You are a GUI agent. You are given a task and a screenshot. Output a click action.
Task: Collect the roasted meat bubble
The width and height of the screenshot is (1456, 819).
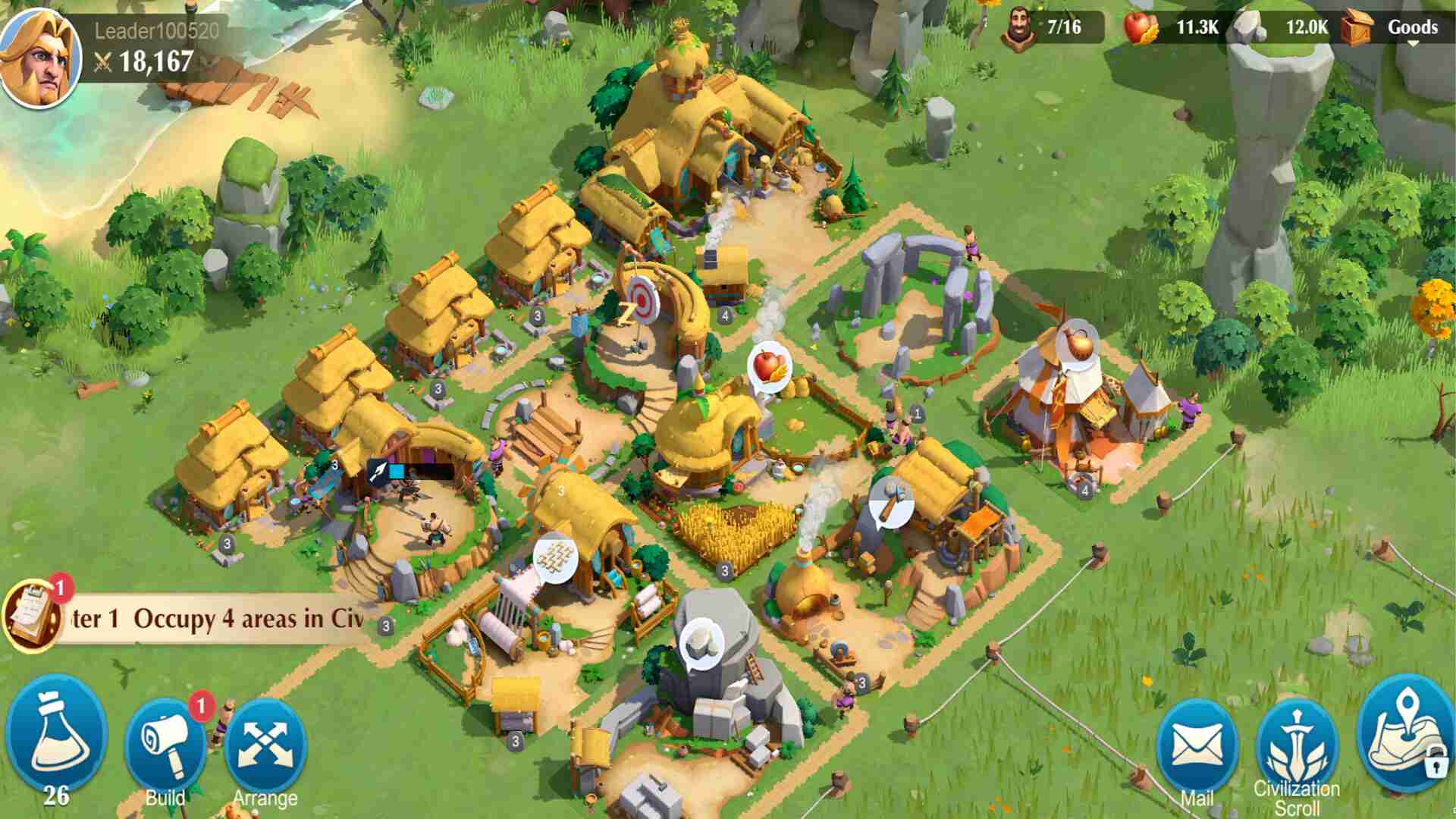click(x=1080, y=345)
